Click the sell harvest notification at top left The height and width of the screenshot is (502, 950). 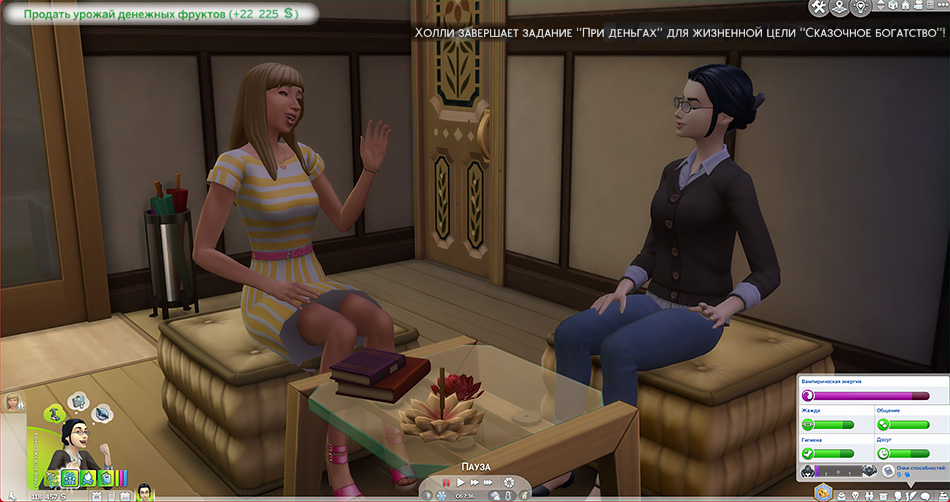tap(160, 14)
